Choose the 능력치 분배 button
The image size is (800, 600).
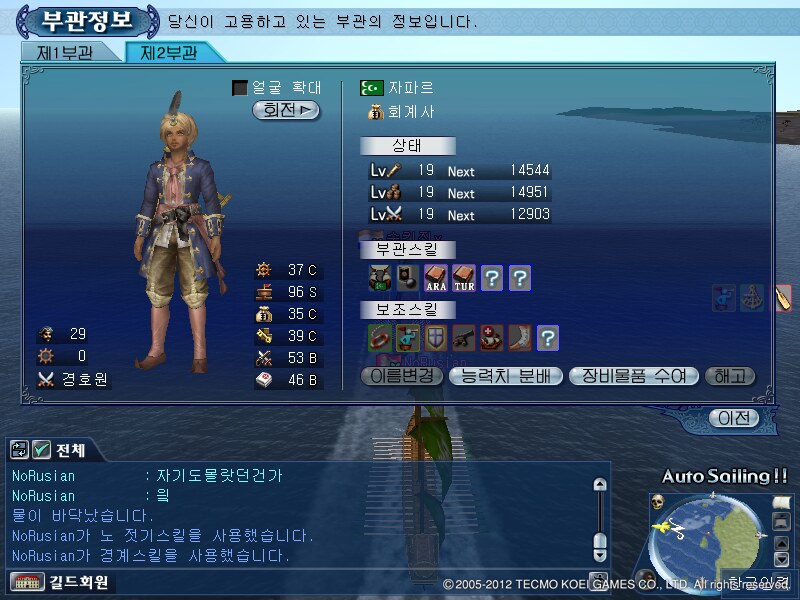[x=505, y=377]
